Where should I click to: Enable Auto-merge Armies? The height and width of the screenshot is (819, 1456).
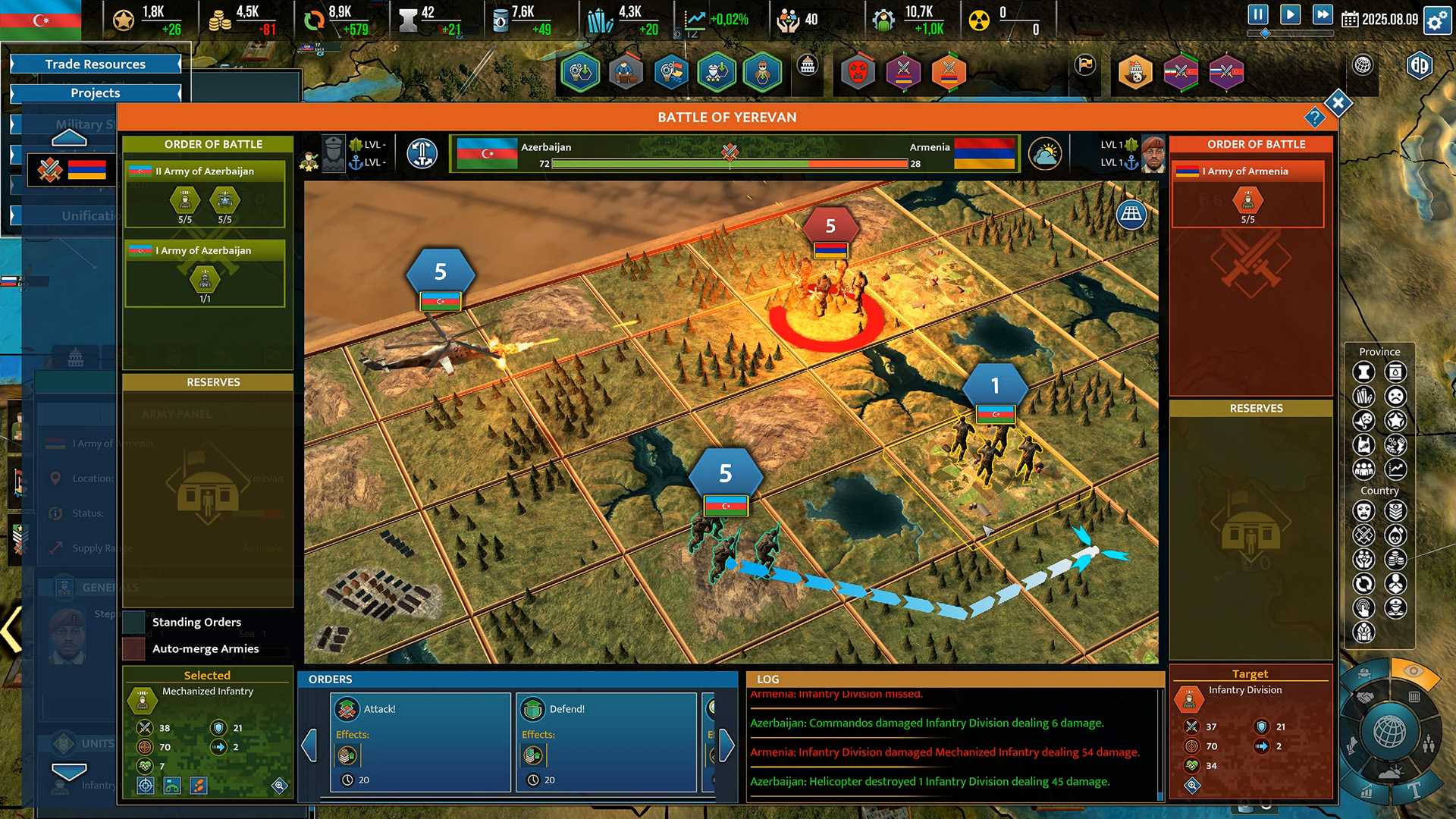pos(135,648)
